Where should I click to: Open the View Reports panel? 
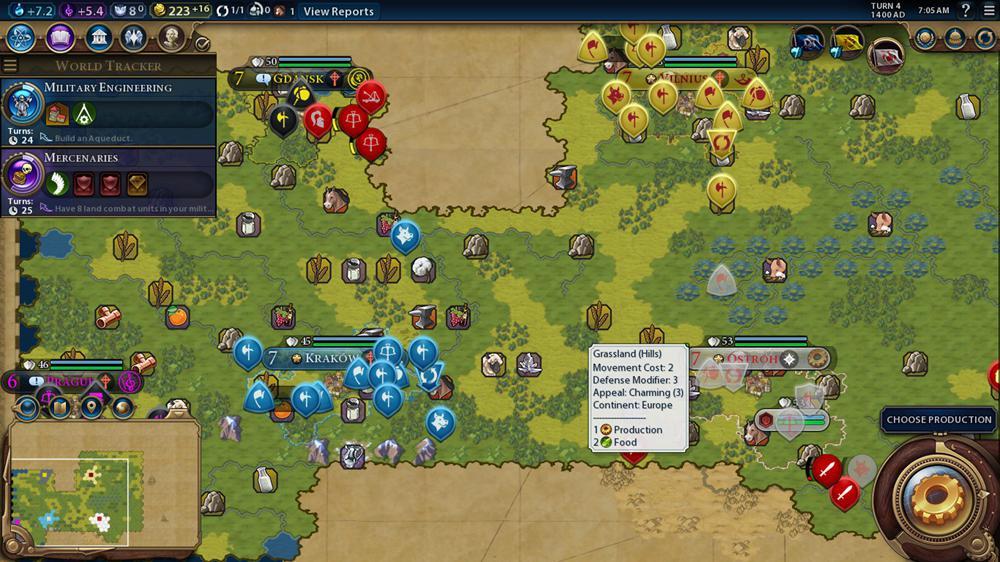coord(338,11)
